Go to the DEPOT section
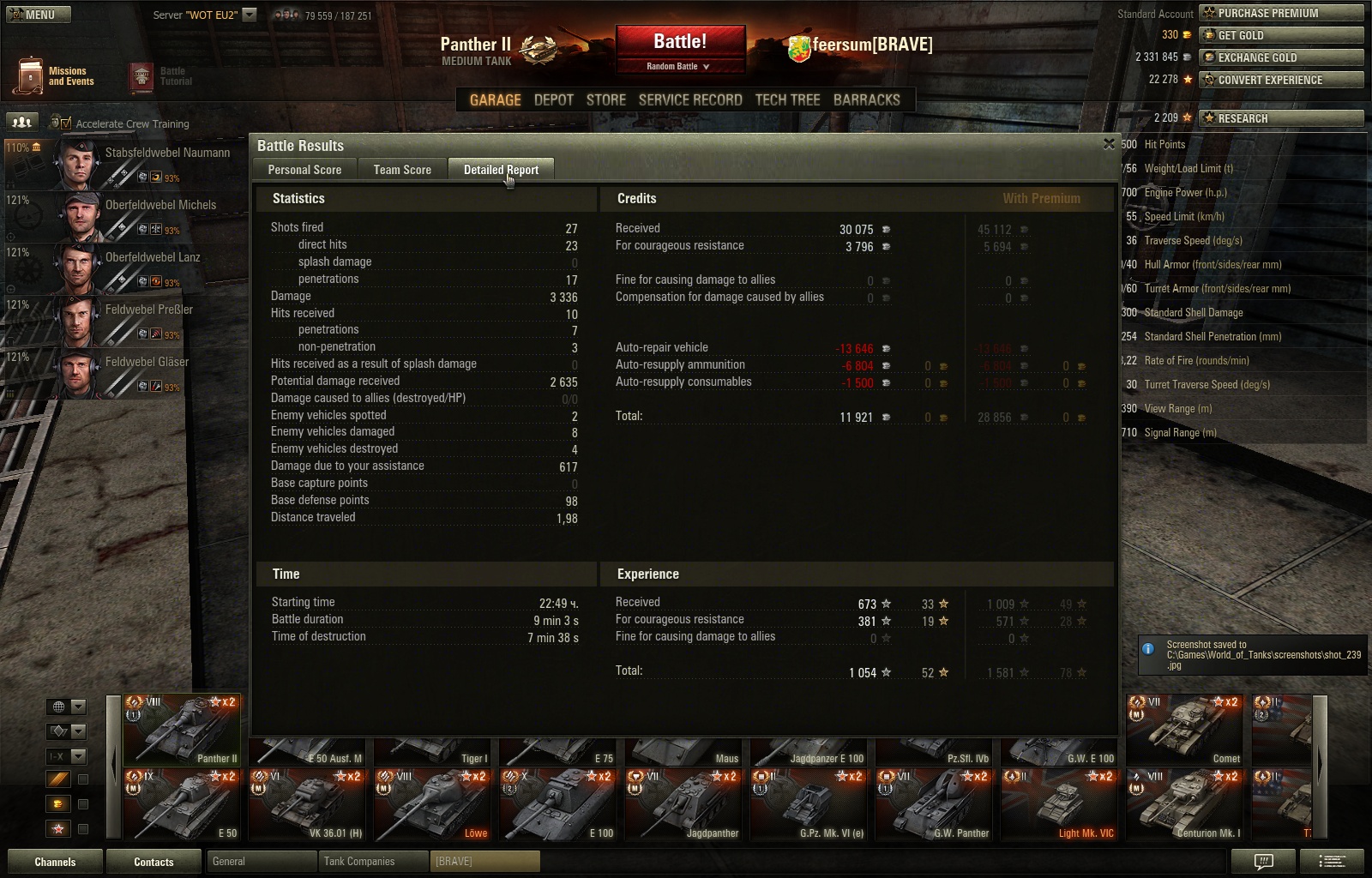Image resolution: width=1372 pixels, height=878 pixels. pyautogui.click(x=553, y=99)
